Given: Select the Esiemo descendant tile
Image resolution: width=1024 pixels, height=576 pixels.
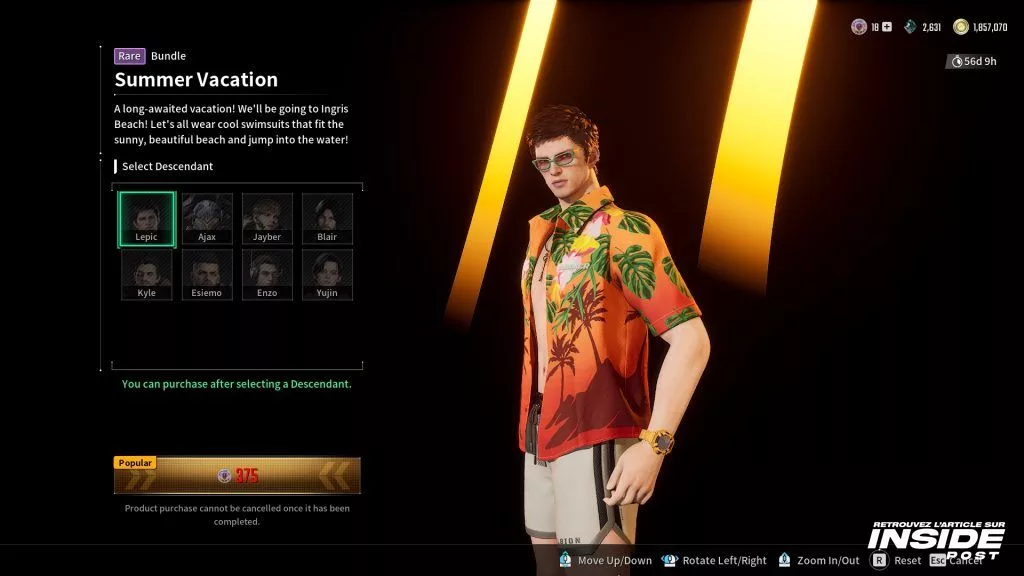Looking at the screenshot, I should [x=207, y=275].
